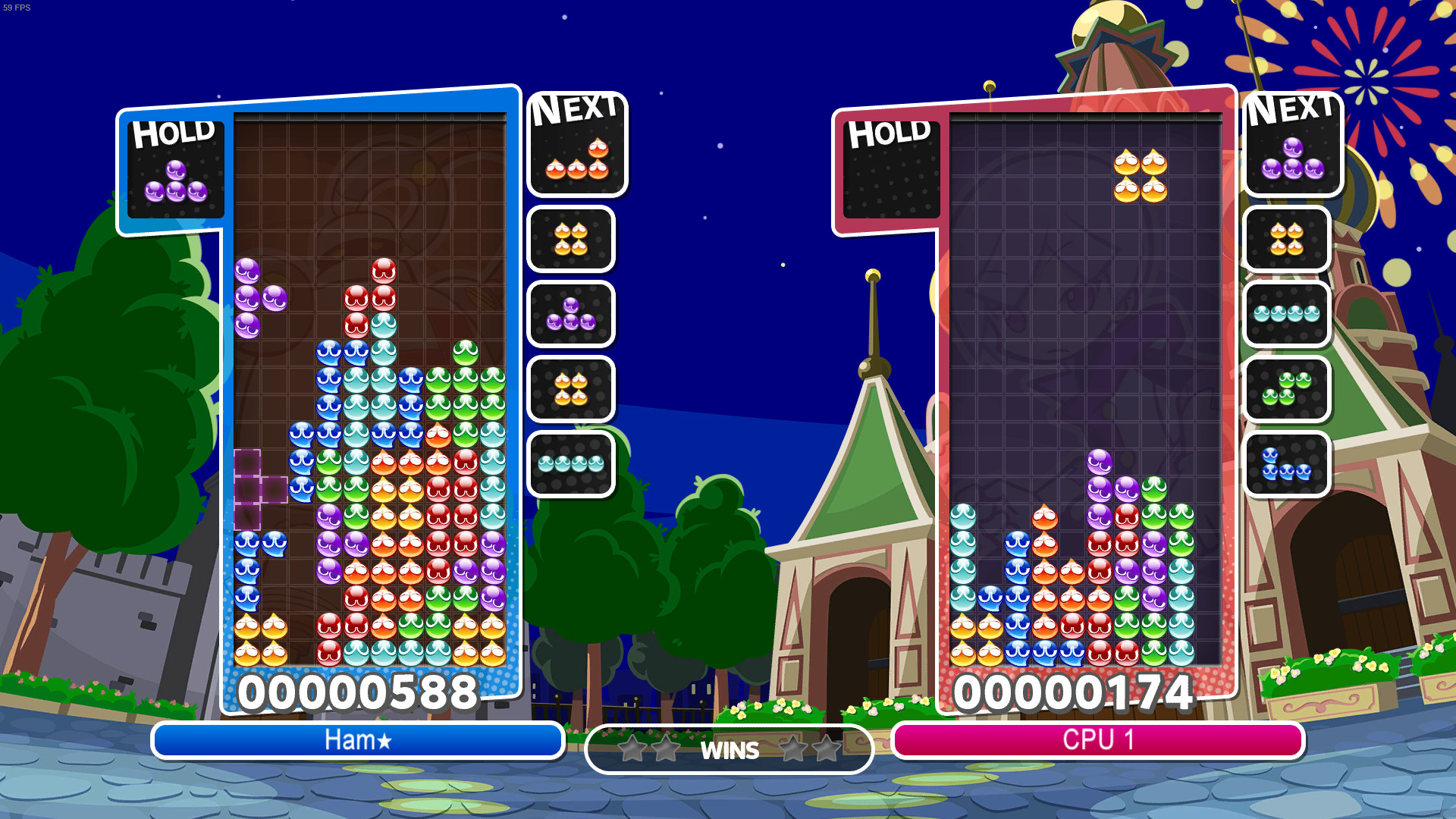Image resolution: width=1456 pixels, height=819 pixels.
Task: Click the cyan row piece in CPU 1's NEXT list
Action: (x=1287, y=315)
